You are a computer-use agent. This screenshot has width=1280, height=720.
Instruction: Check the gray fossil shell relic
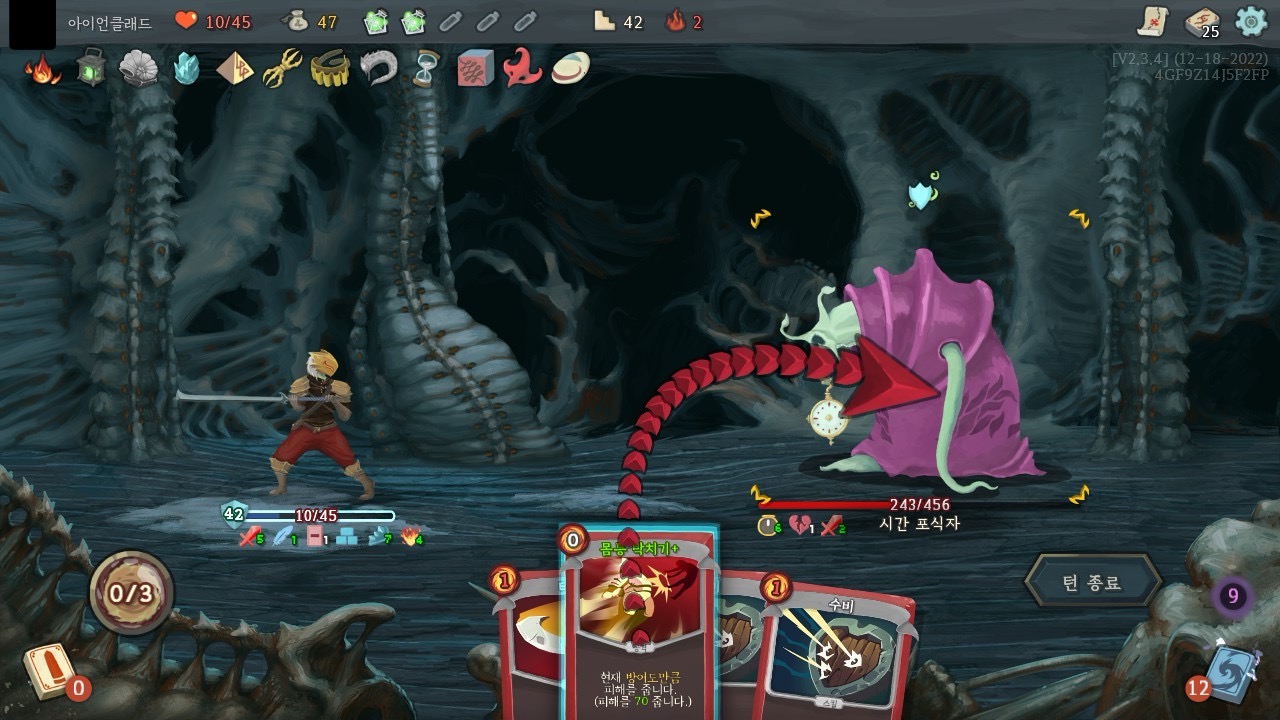(139, 68)
